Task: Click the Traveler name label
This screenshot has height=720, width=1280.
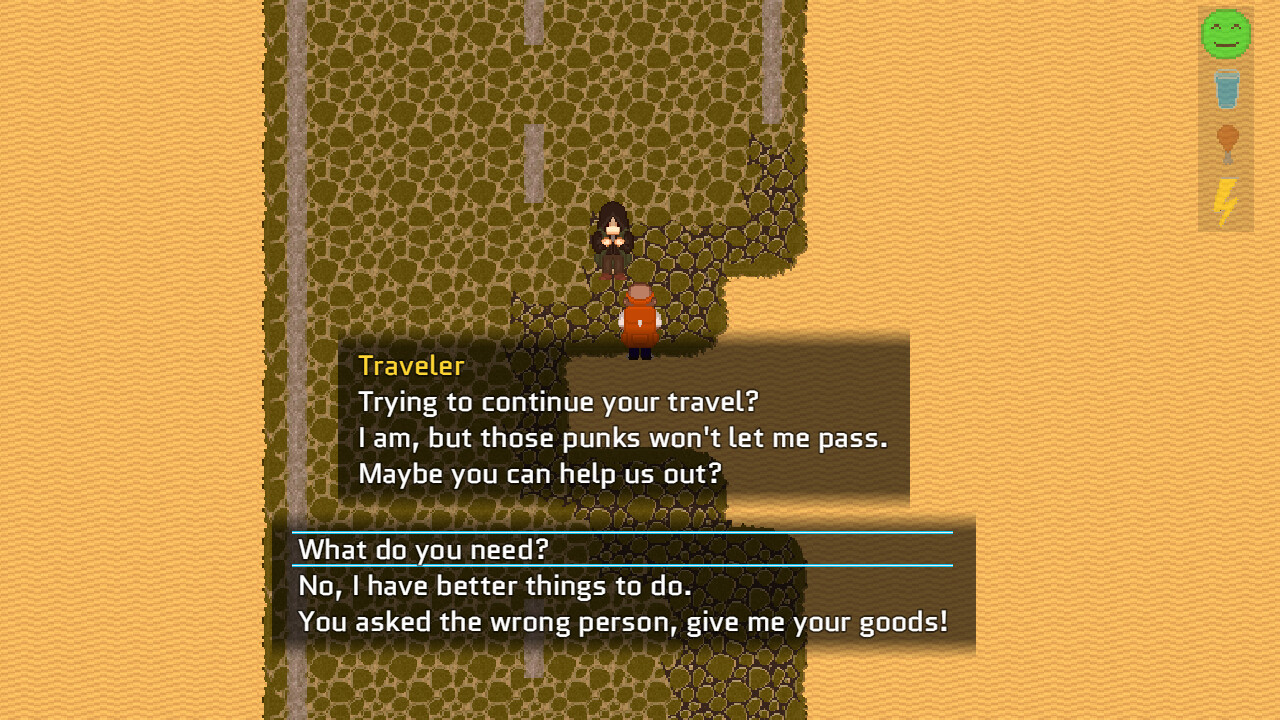Action: tap(410, 366)
